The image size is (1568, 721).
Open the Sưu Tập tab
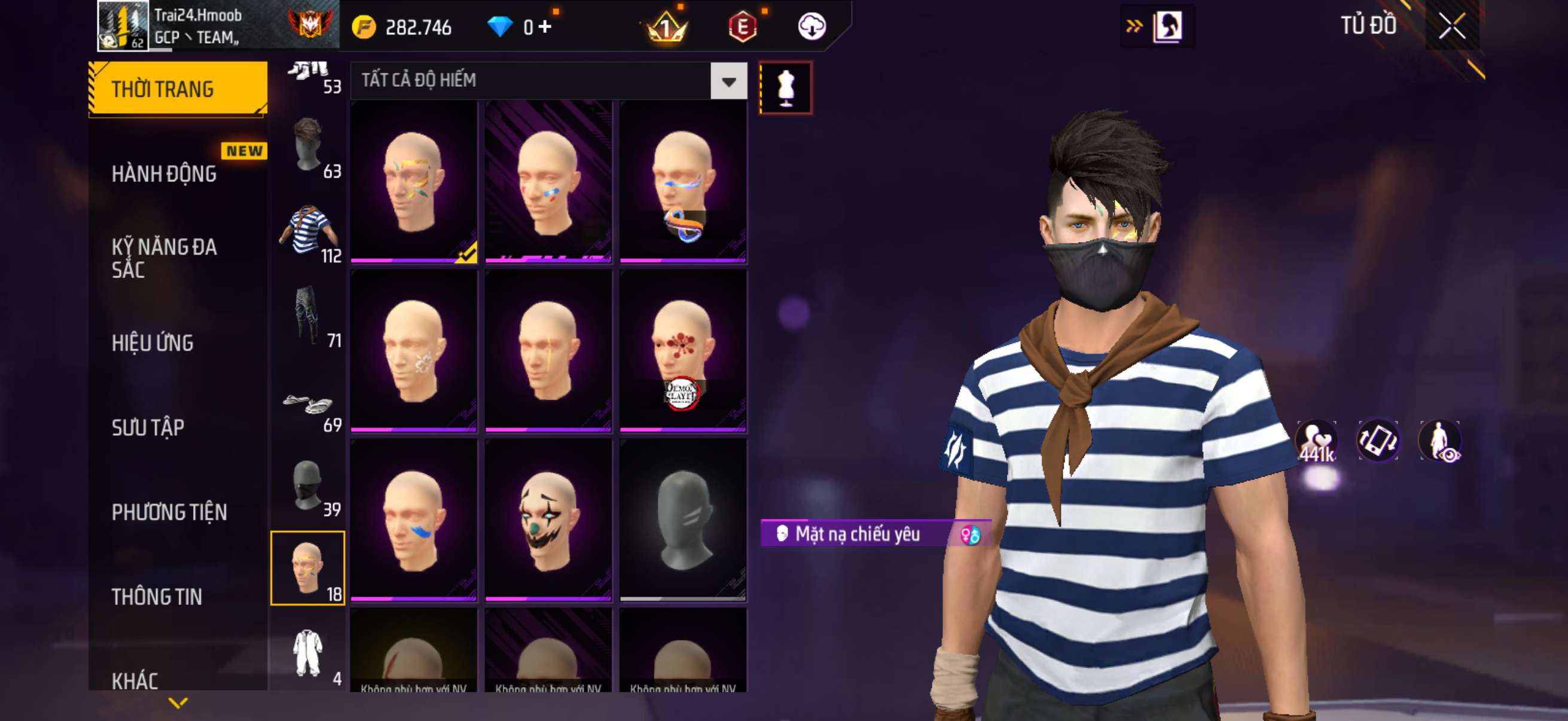148,427
